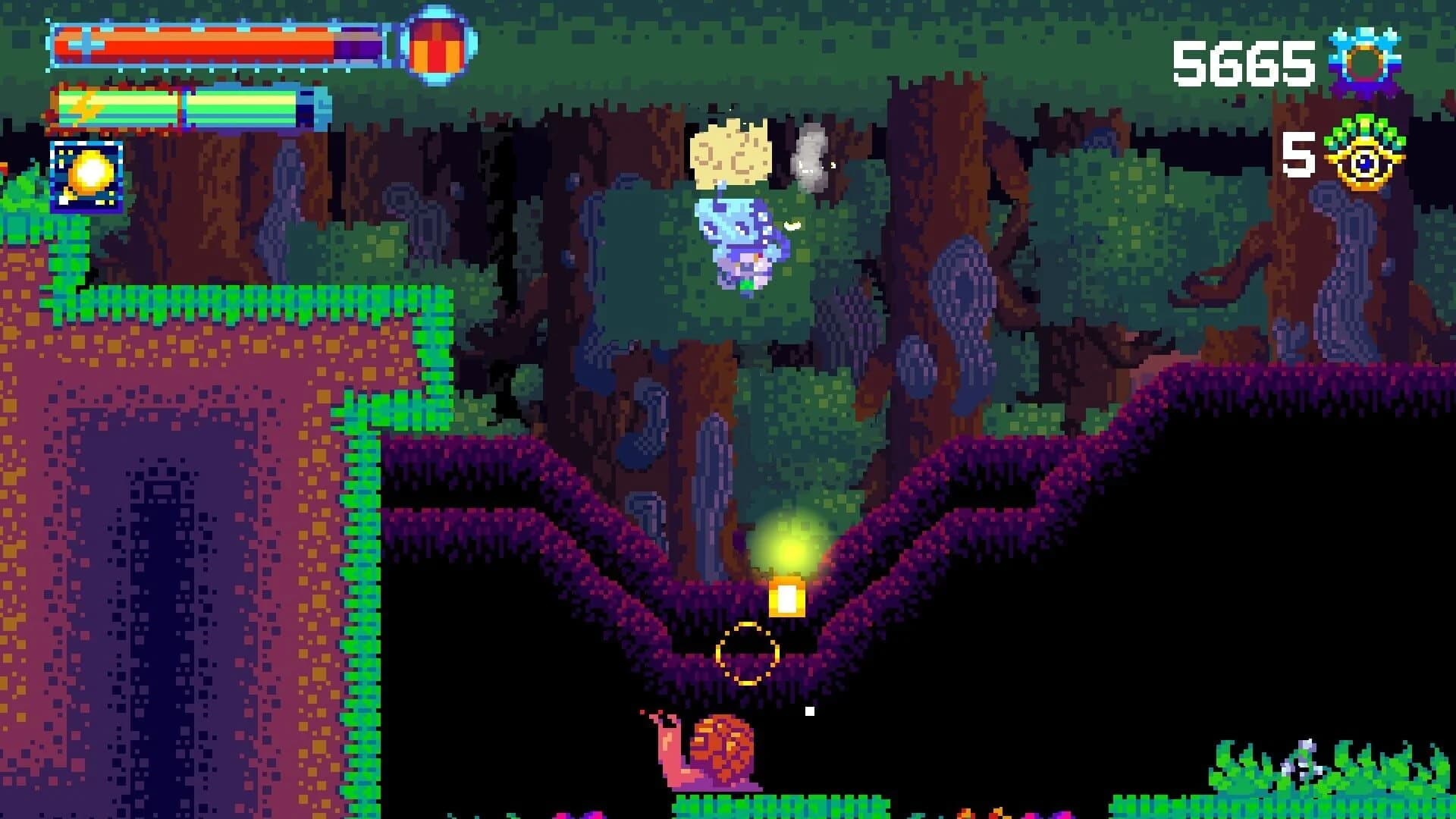The image size is (1456, 819).
Task: Click the gear icon next to the 5665 counter
Action: click(1367, 59)
